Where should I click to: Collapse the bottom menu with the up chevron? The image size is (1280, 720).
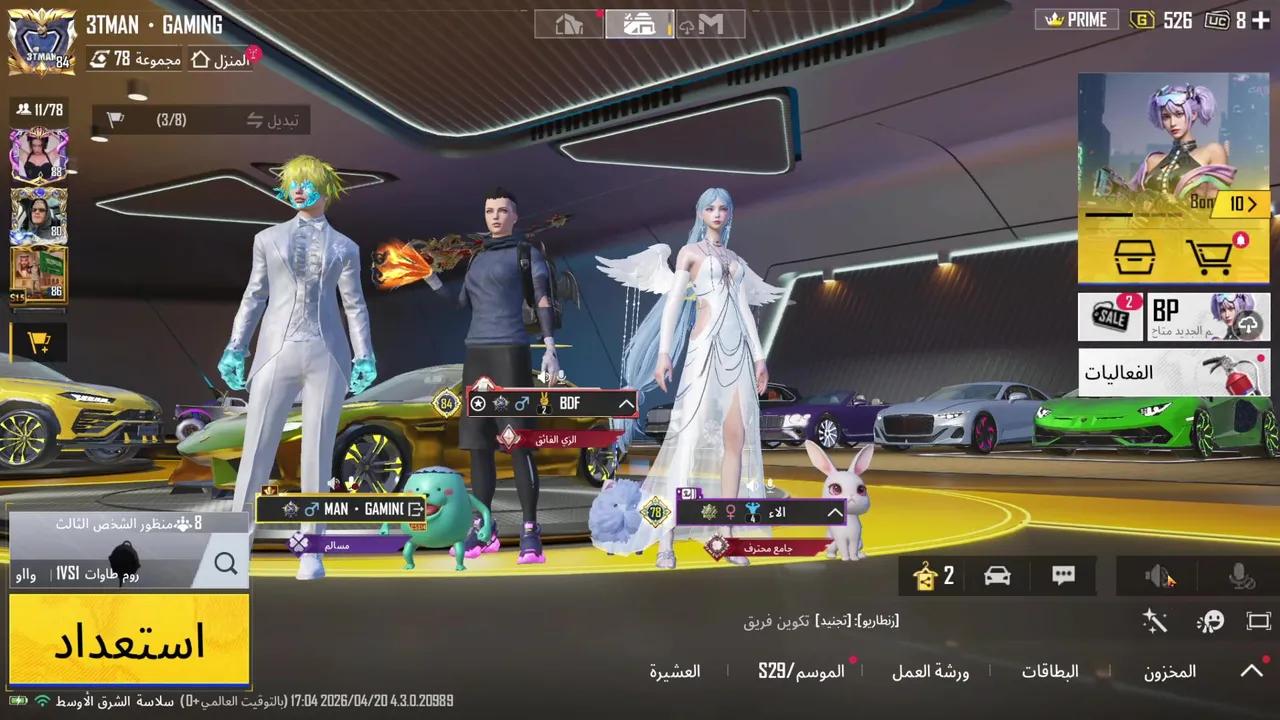[x=1251, y=671]
